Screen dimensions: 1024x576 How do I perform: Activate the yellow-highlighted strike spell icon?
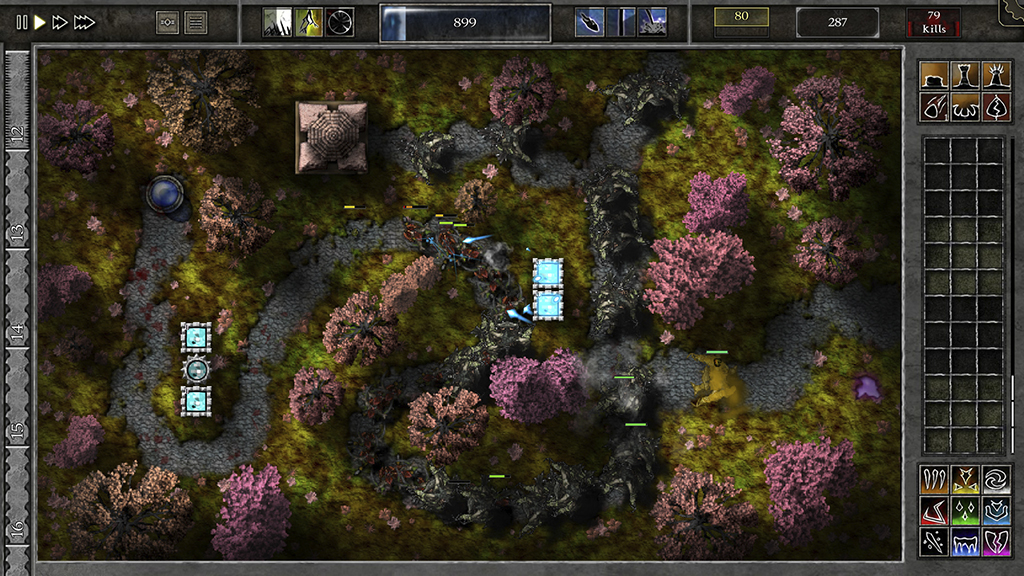309,22
